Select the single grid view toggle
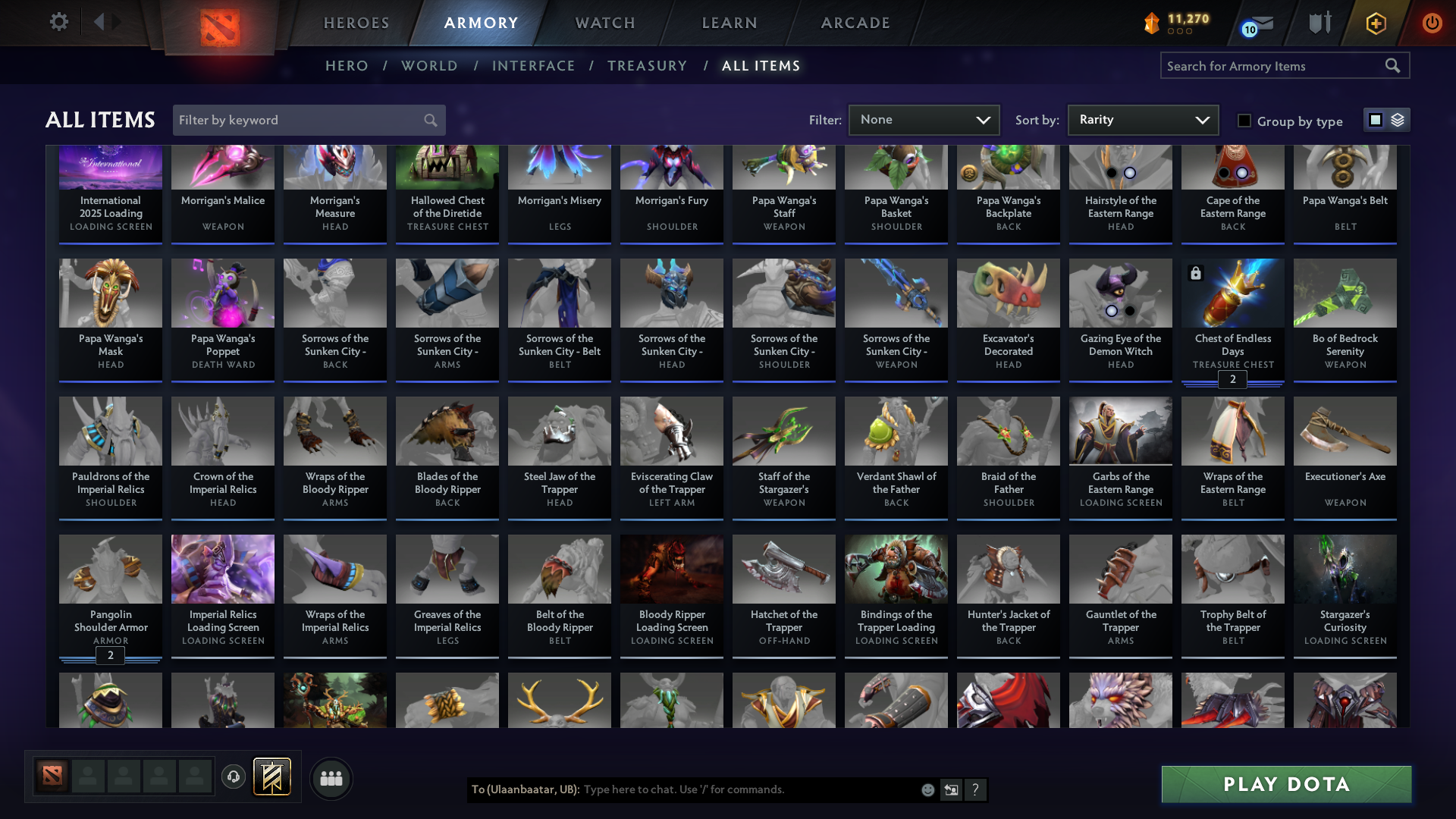 [x=1376, y=120]
